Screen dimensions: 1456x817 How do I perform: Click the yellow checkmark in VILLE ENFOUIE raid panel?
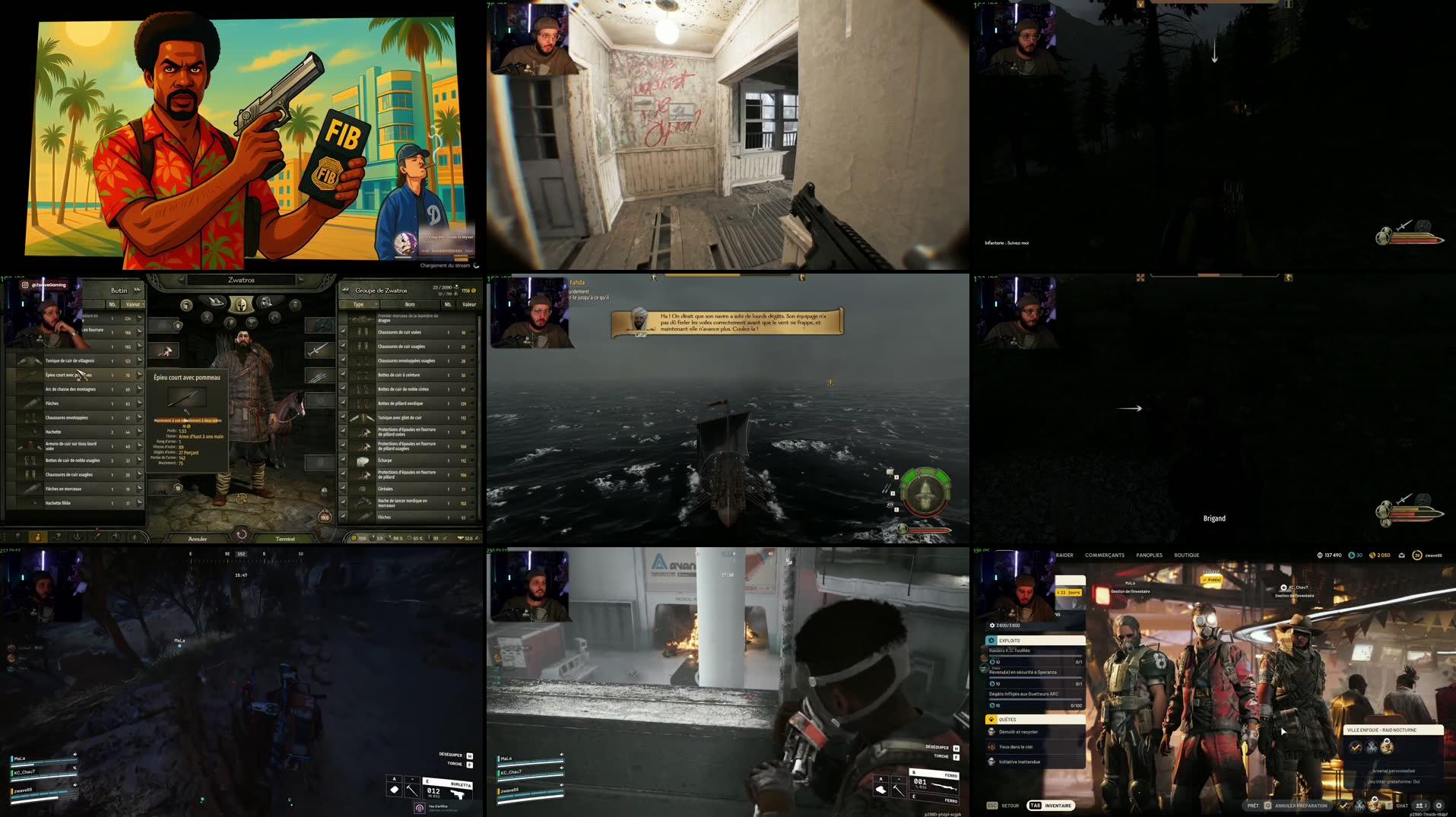tap(1355, 748)
